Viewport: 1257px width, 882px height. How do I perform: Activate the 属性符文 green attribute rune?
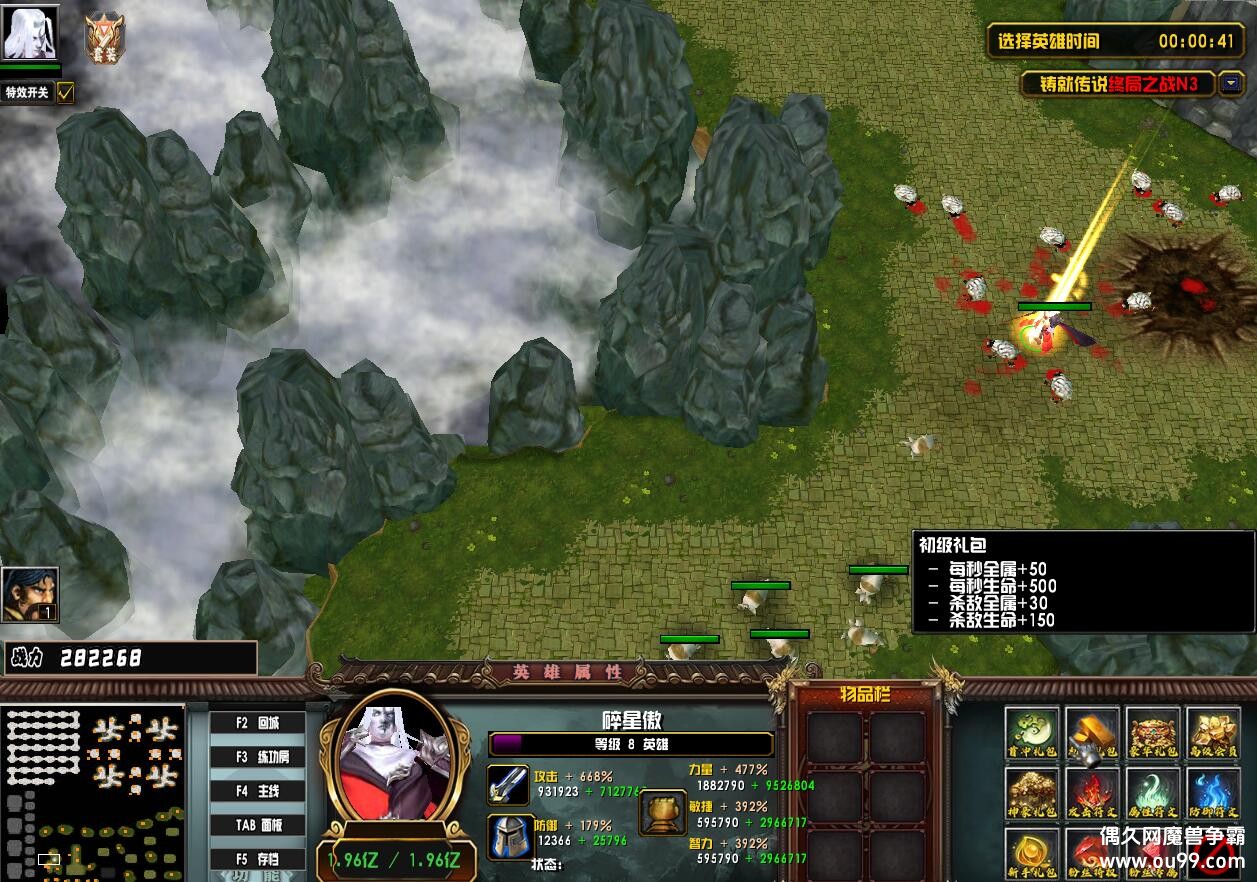[x=1153, y=794]
